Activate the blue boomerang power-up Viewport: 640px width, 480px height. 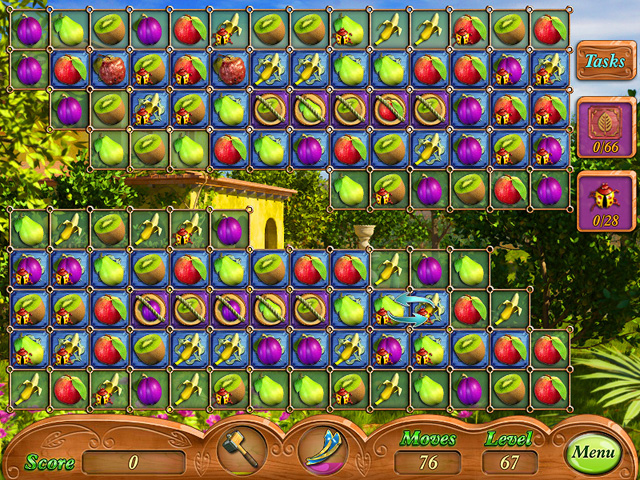tap(322, 449)
